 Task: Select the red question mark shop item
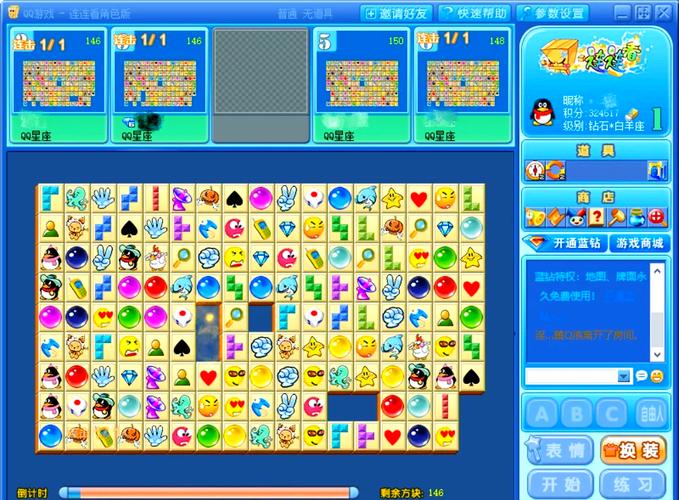(597, 216)
